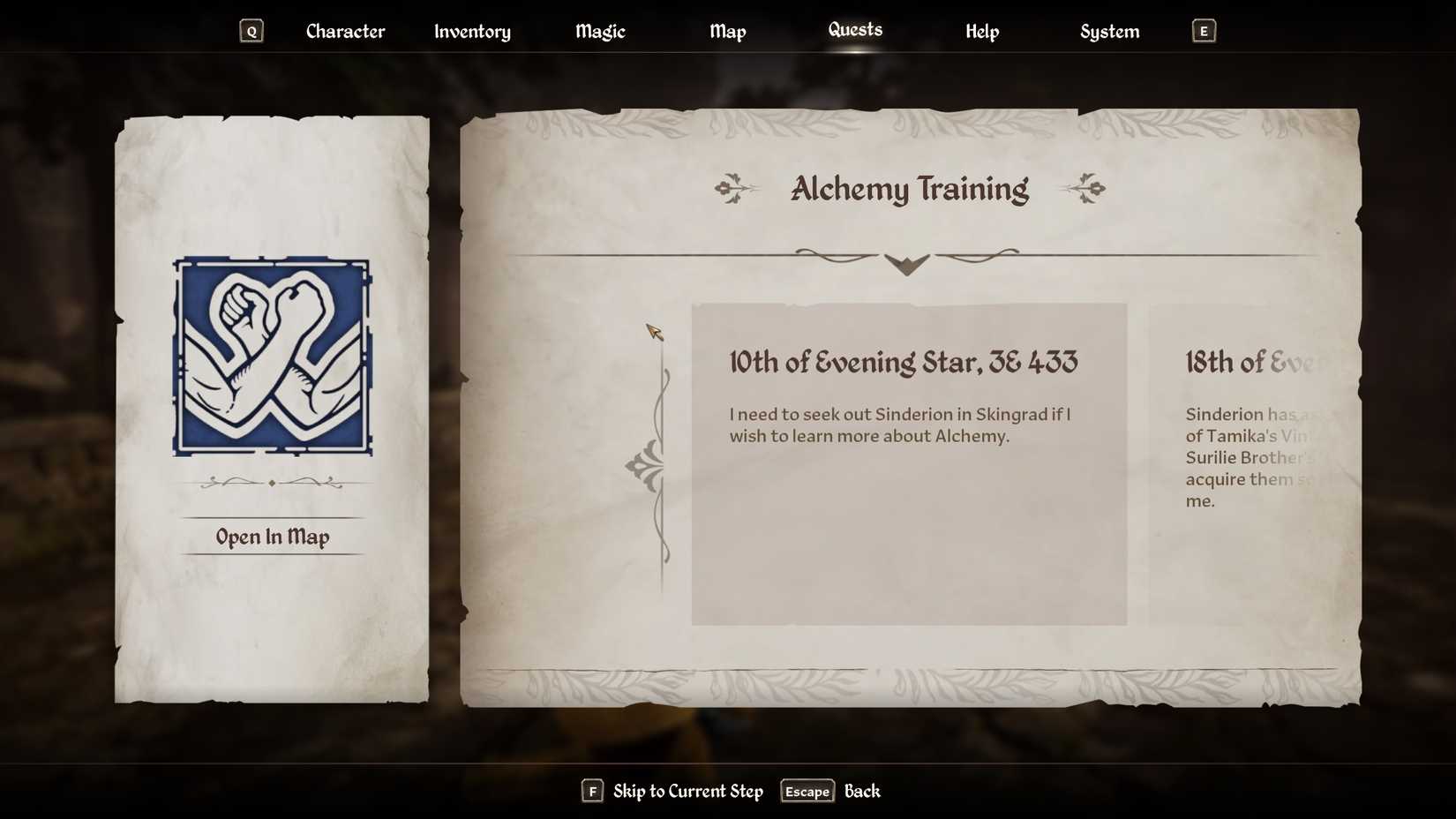1456x819 pixels.
Task: Open the Help section
Action: [982, 31]
